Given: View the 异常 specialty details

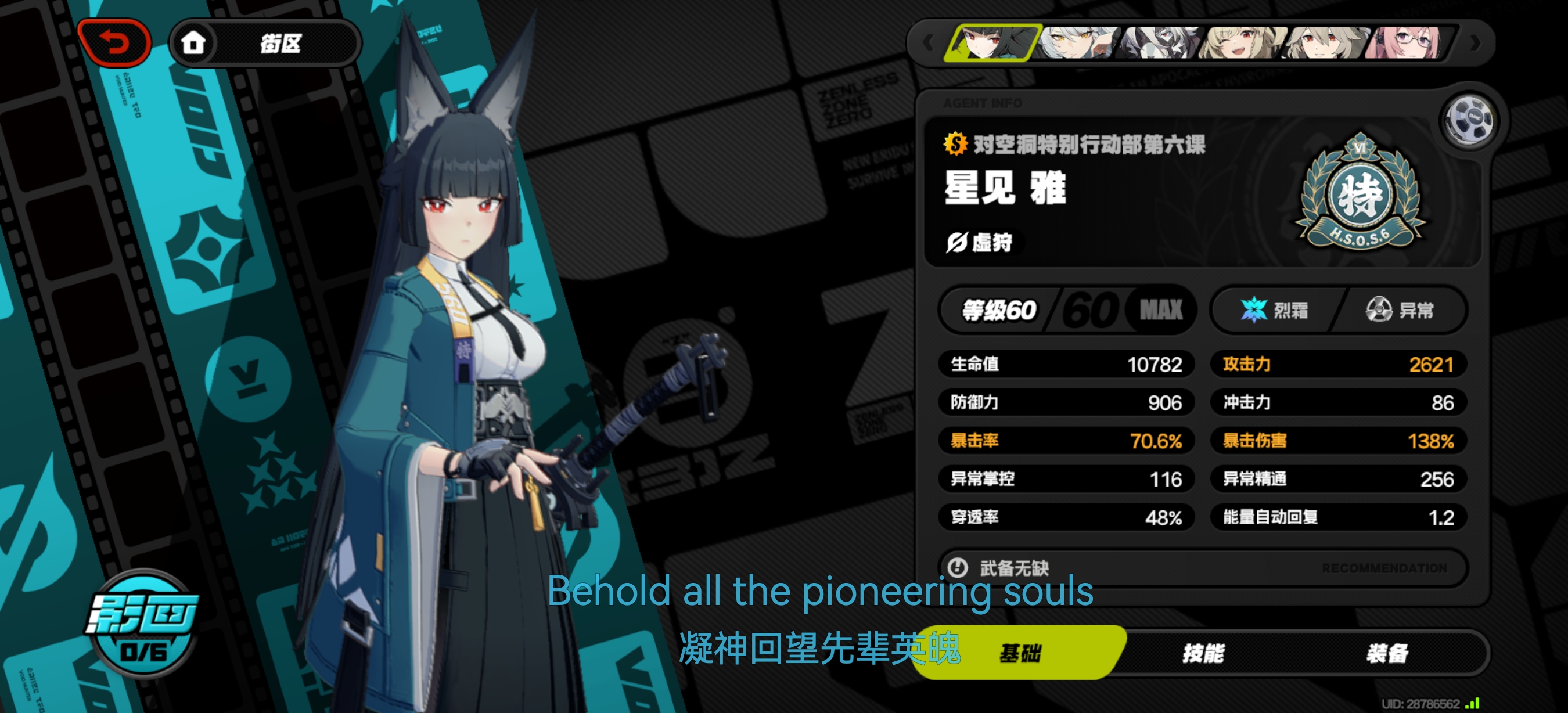Looking at the screenshot, I should pyautogui.click(x=1400, y=310).
